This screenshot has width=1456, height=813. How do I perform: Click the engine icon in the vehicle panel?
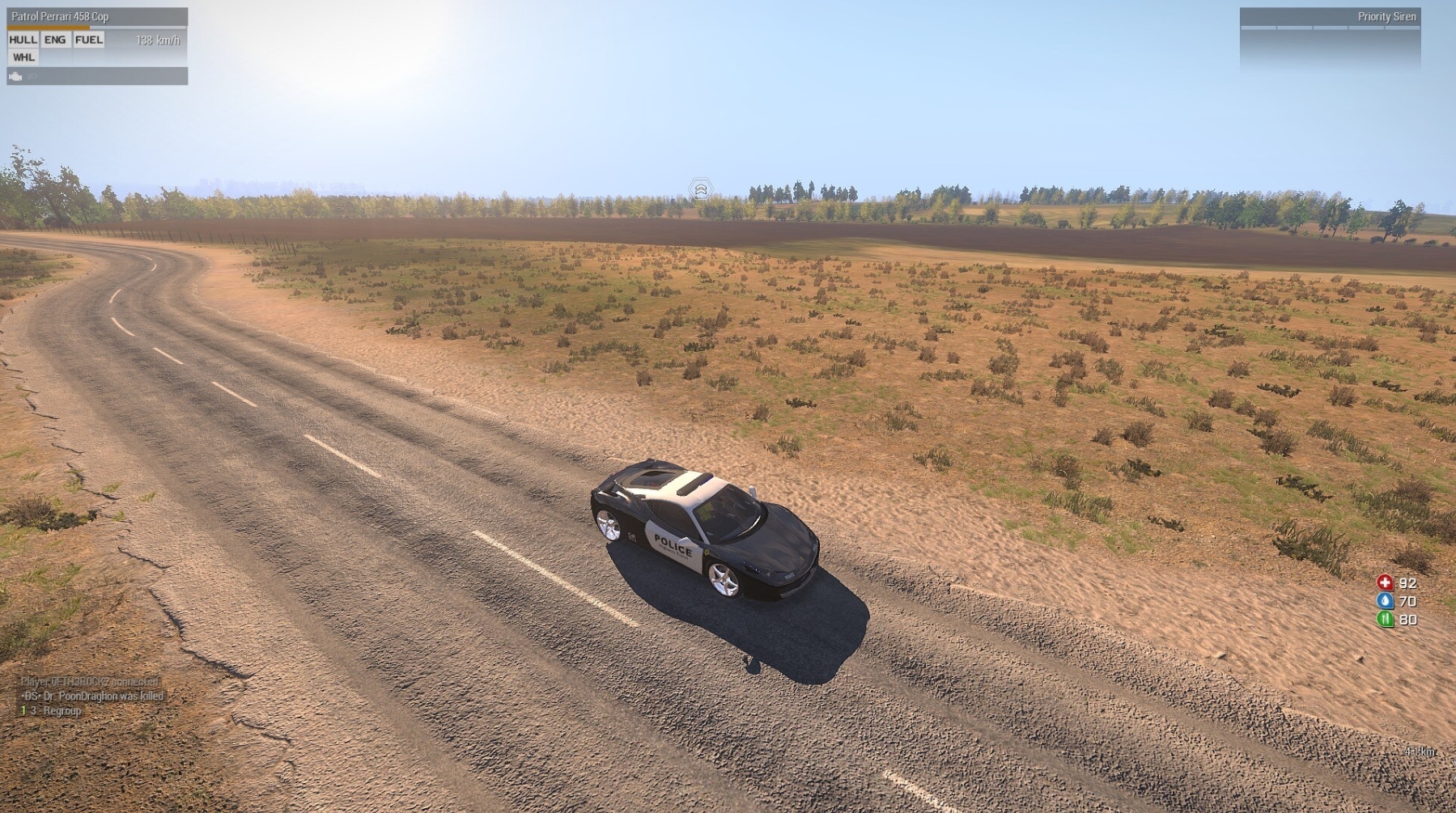15,77
